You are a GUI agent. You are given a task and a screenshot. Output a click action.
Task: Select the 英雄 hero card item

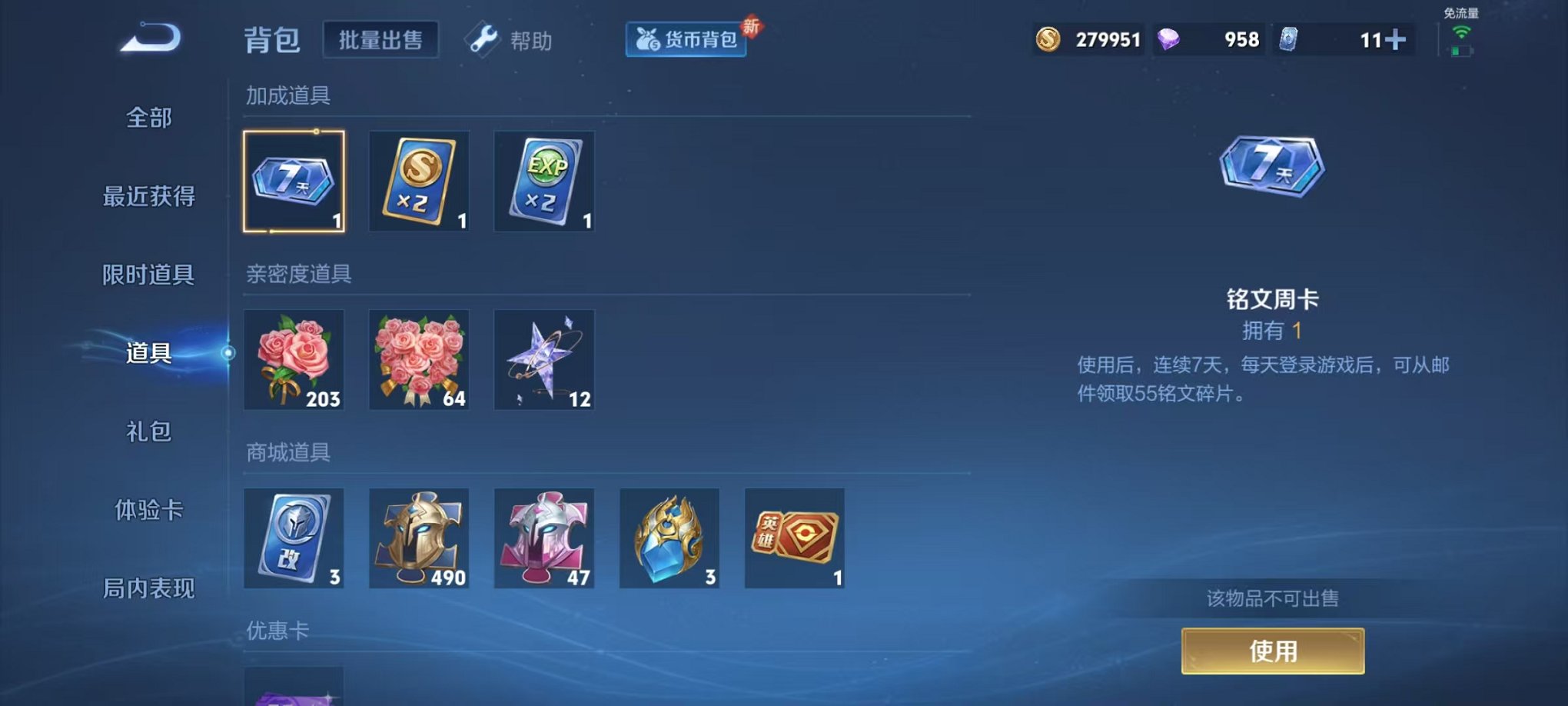793,539
